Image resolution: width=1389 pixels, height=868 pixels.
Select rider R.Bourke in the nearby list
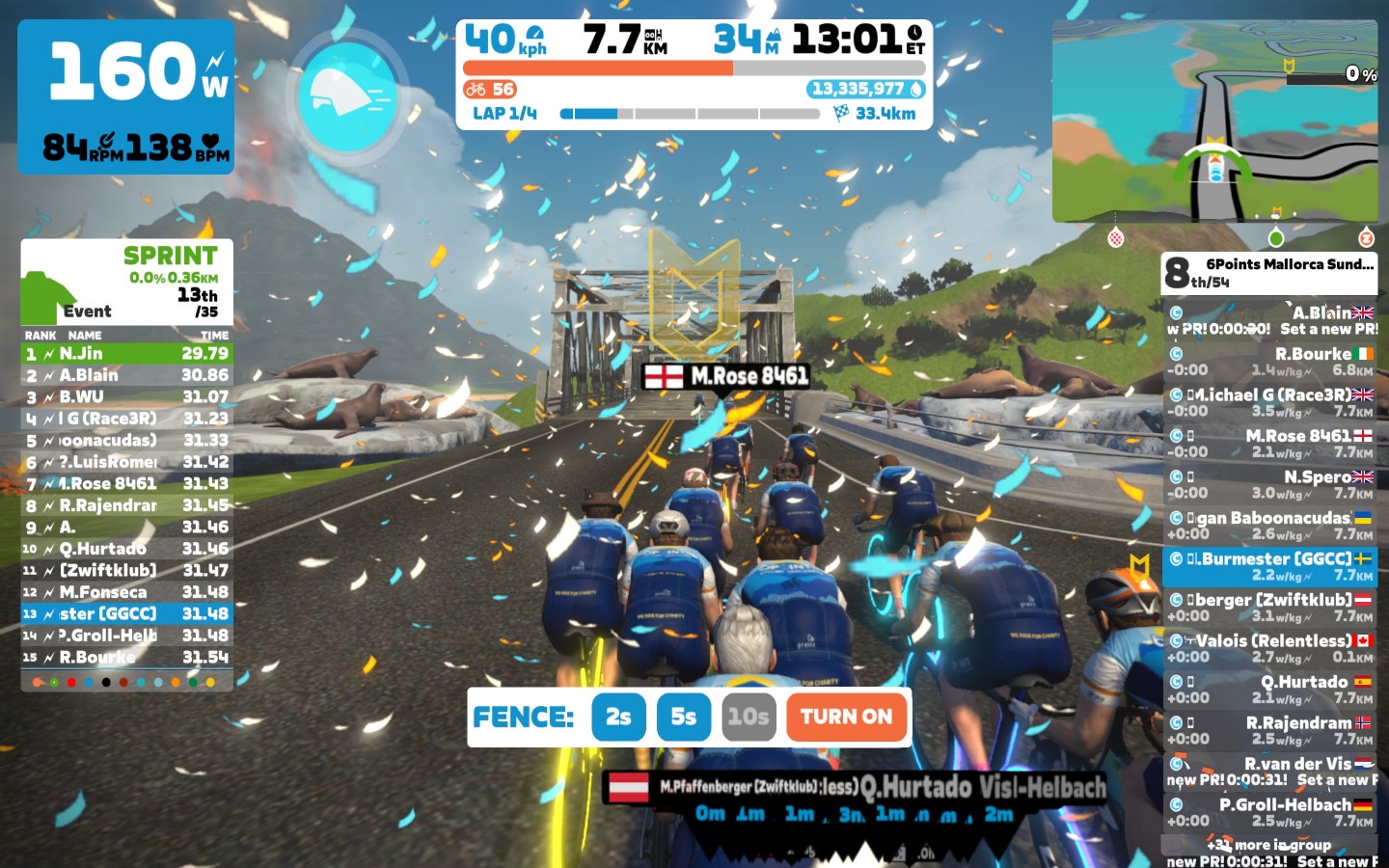click(1269, 362)
